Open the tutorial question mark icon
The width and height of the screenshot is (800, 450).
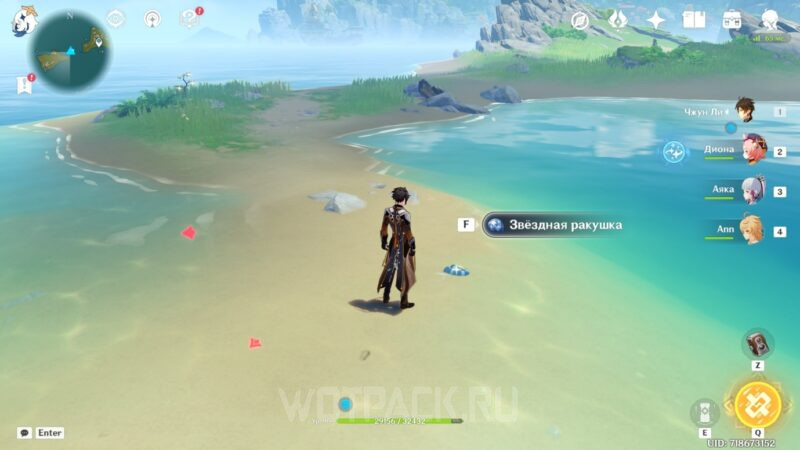[x=189, y=18]
